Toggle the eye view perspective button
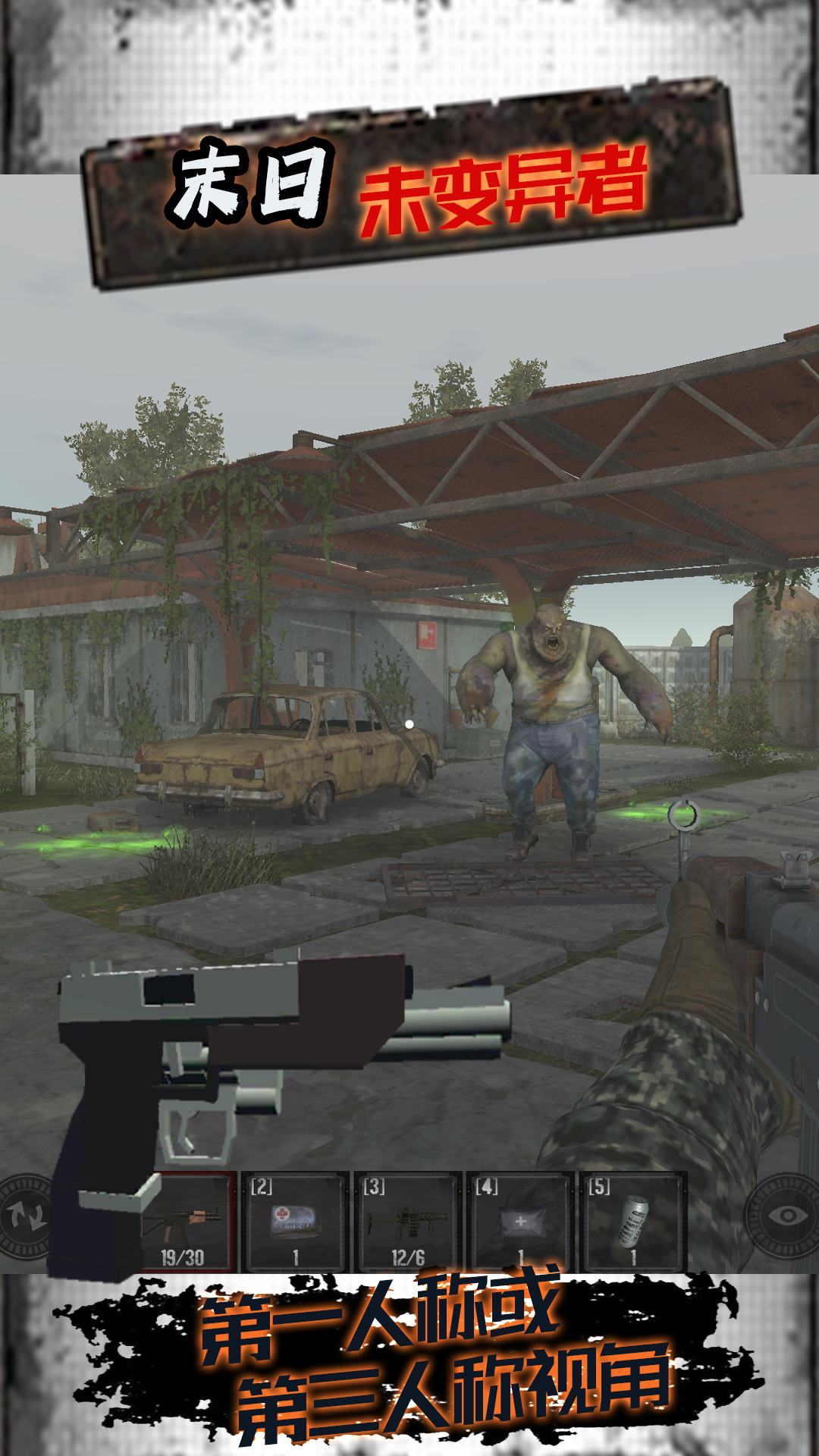 click(786, 1216)
